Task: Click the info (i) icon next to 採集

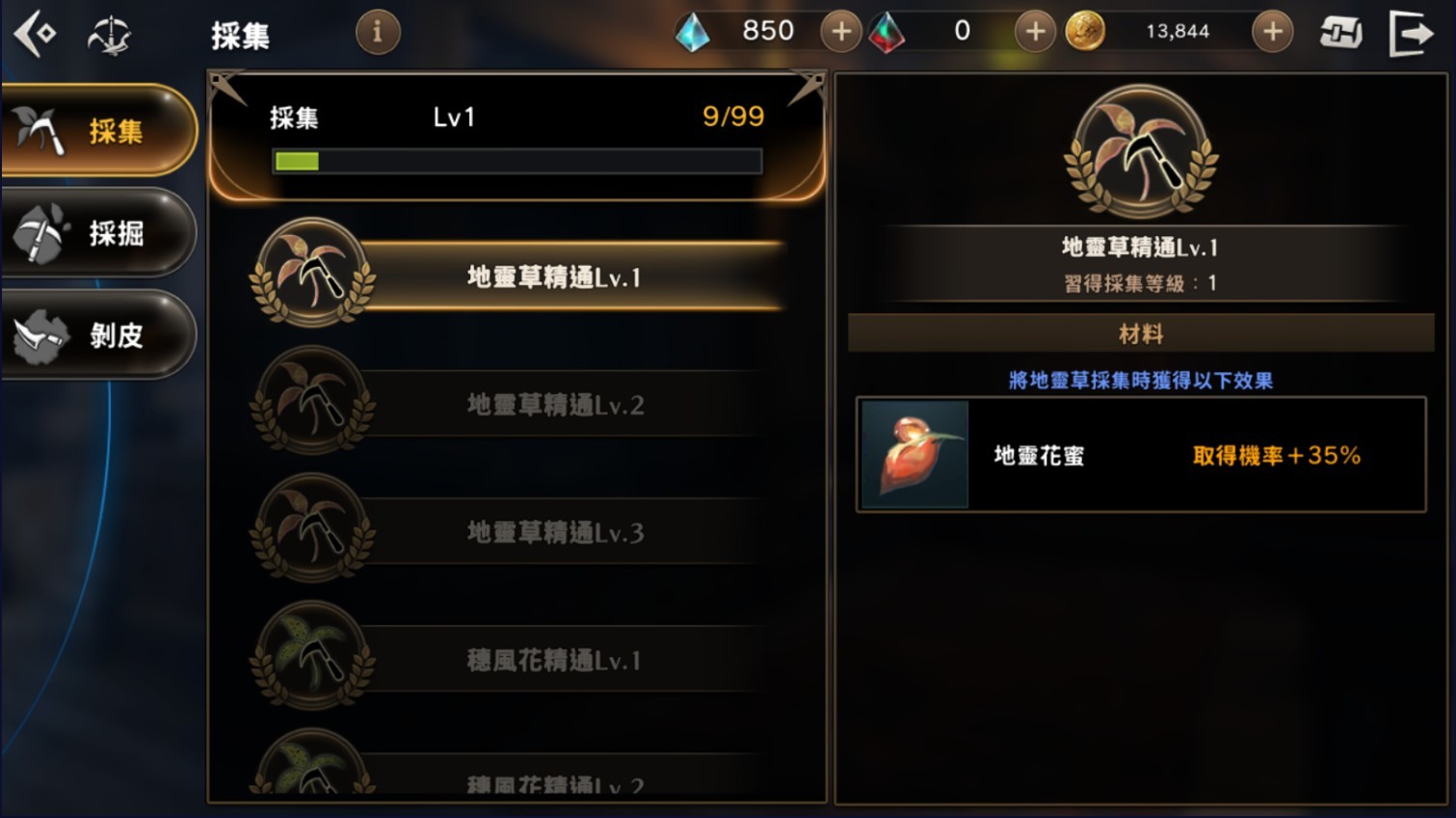Action: click(x=376, y=31)
